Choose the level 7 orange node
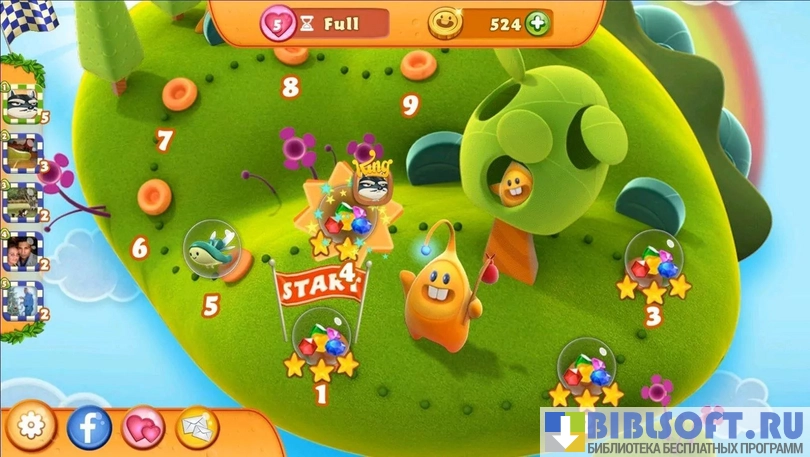Image resolution: width=810 pixels, height=457 pixels. pos(180,93)
